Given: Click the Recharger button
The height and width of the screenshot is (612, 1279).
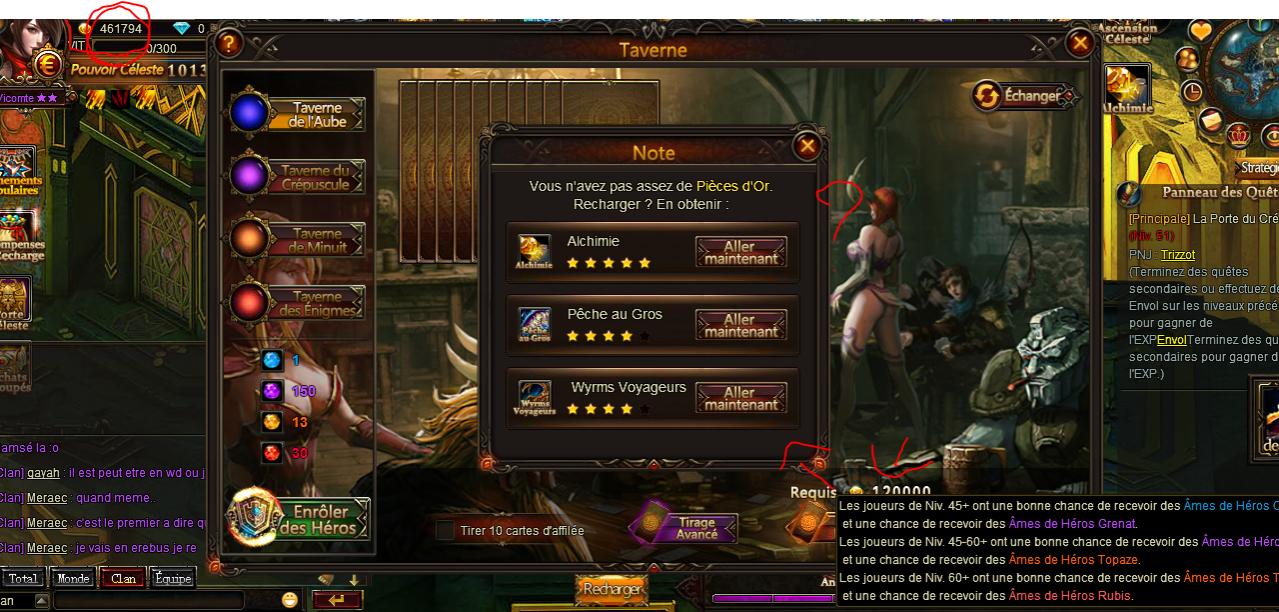Looking at the screenshot, I should (611, 590).
